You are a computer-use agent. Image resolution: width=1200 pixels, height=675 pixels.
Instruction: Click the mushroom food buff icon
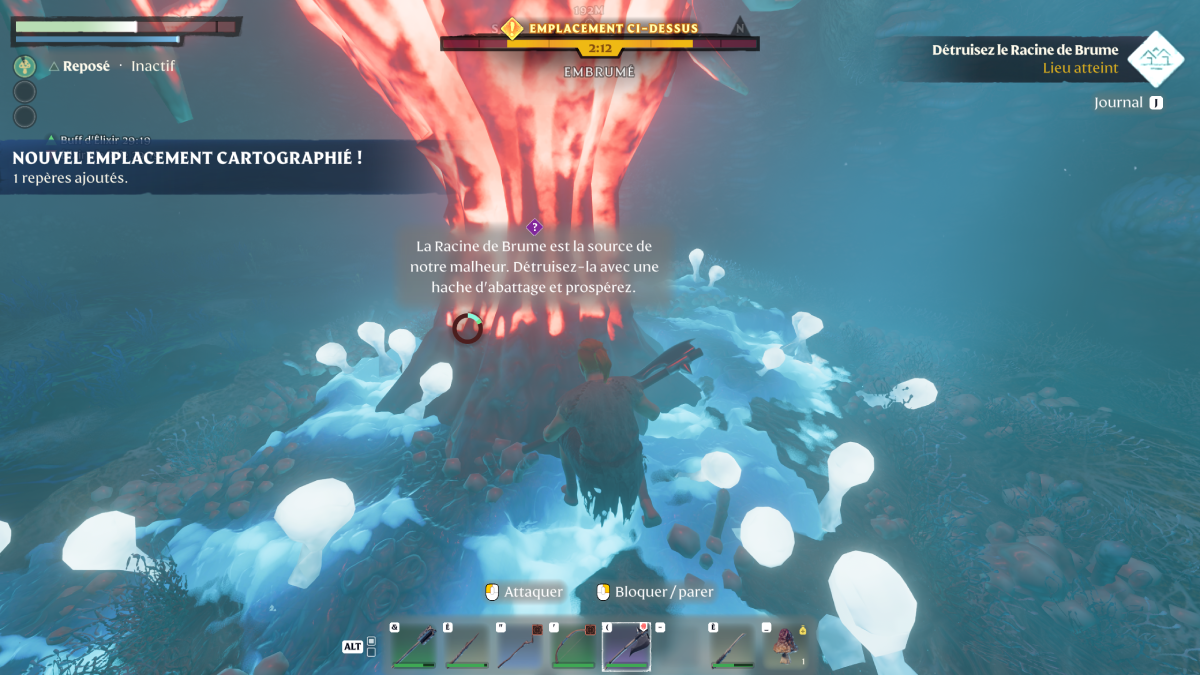[x=25, y=67]
